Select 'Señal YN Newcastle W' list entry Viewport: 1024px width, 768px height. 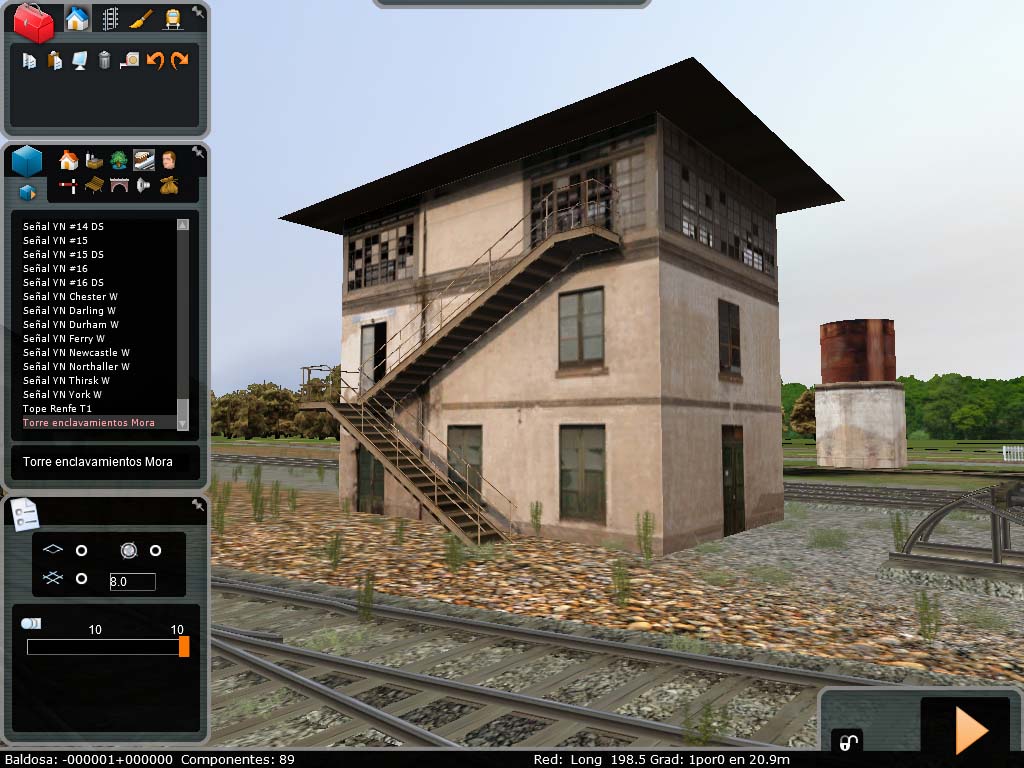76,353
